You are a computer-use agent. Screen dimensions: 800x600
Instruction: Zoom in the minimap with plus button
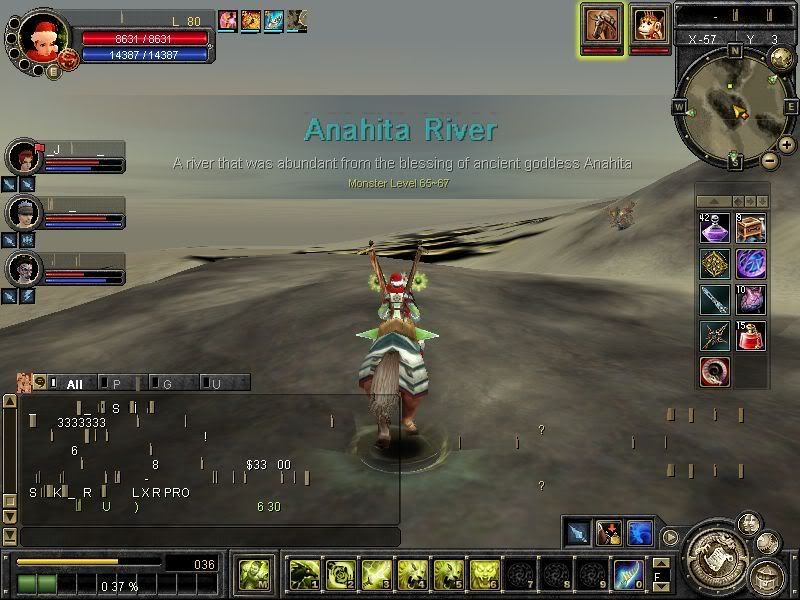pos(788,144)
